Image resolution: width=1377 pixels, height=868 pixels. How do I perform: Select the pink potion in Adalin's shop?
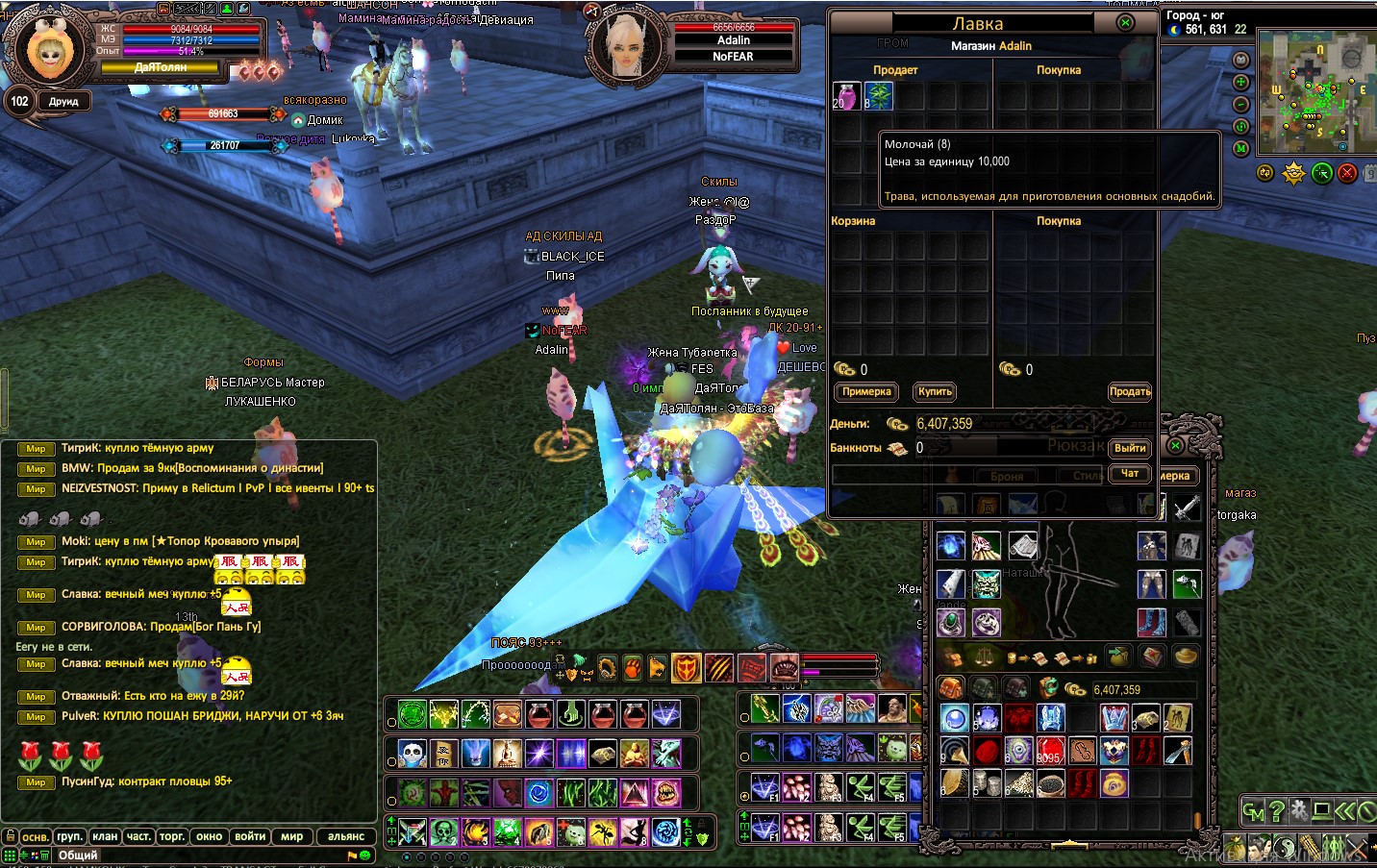point(845,96)
